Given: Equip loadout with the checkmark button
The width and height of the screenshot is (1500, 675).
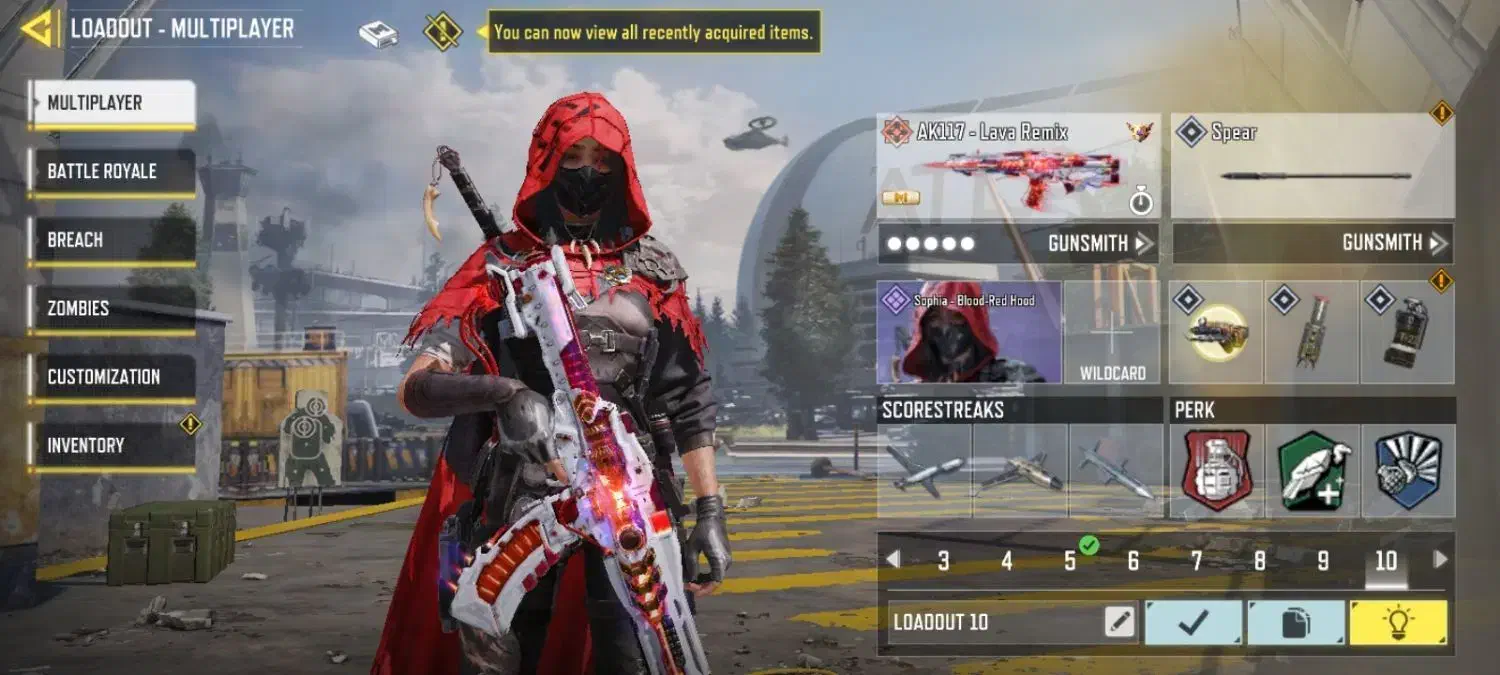Looking at the screenshot, I should pyautogui.click(x=1194, y=623).
